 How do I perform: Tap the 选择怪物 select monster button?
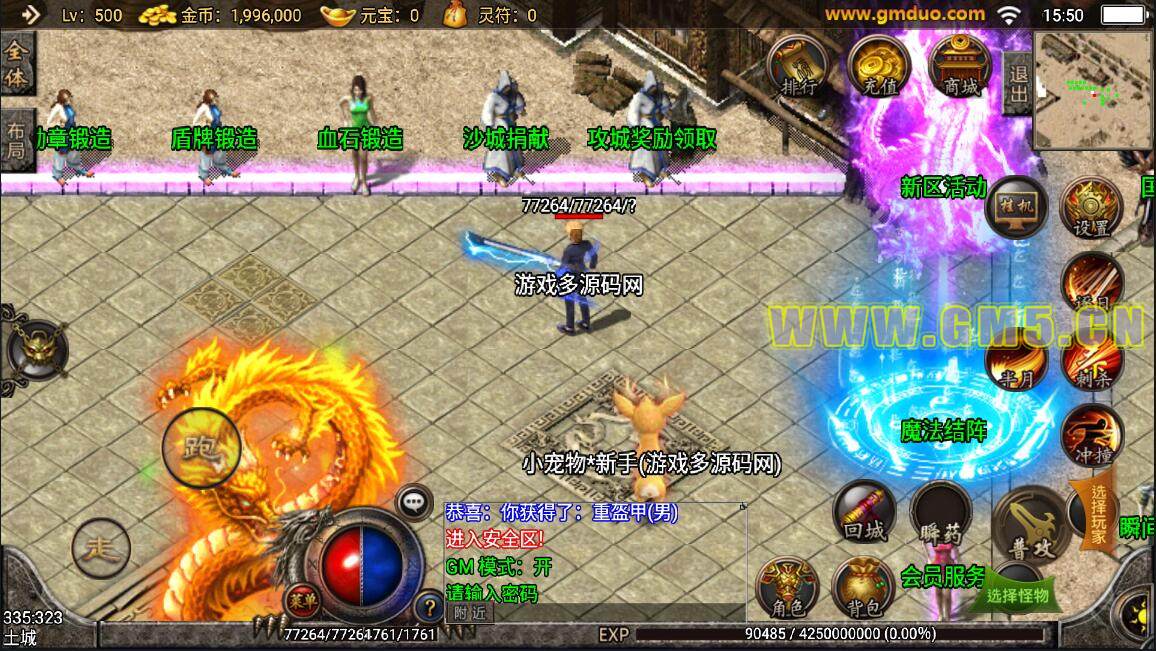1017,596
